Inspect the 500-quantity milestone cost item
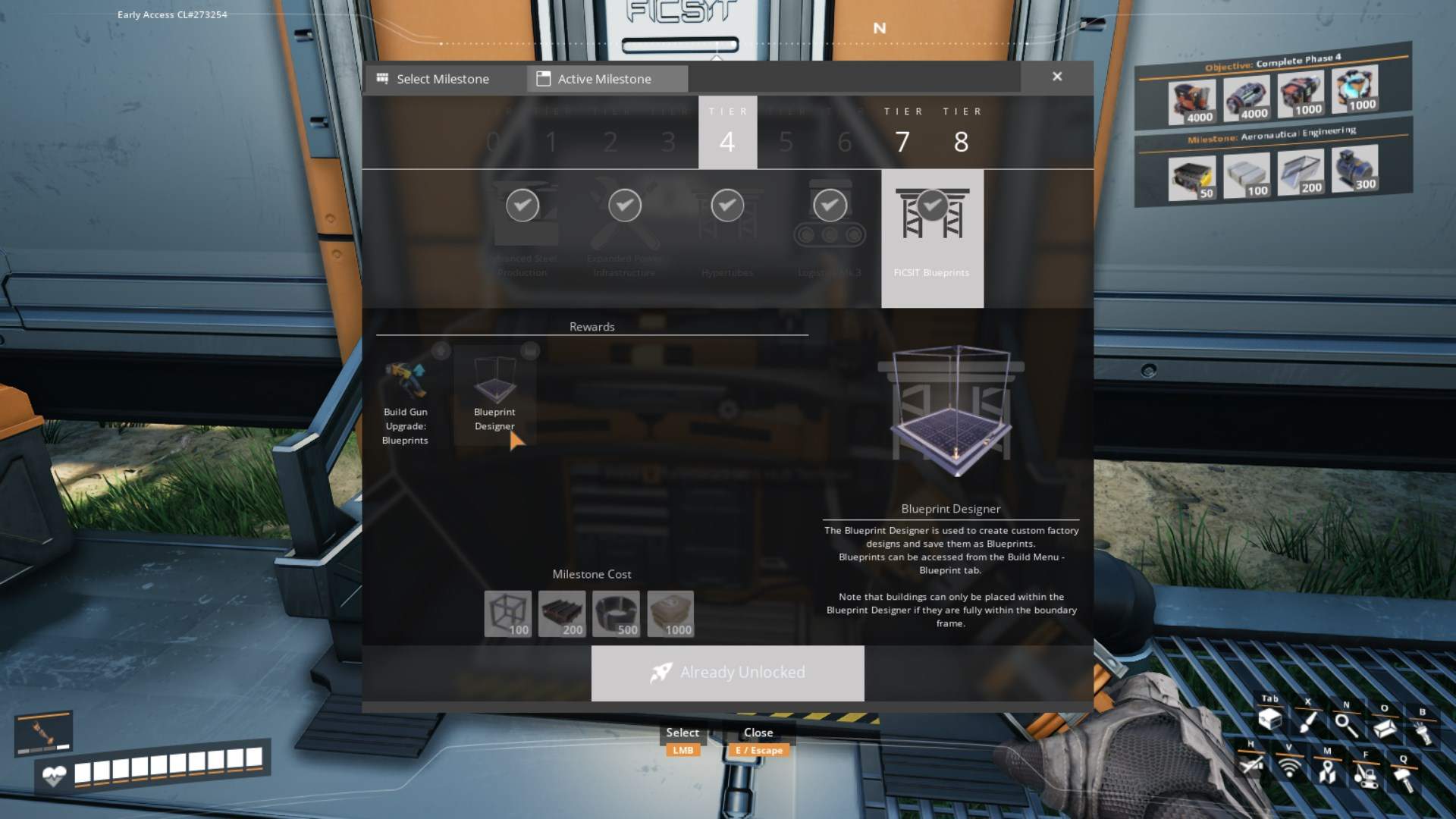Image resolution: width=1456 pixels, height=819 pixels. 616,613
